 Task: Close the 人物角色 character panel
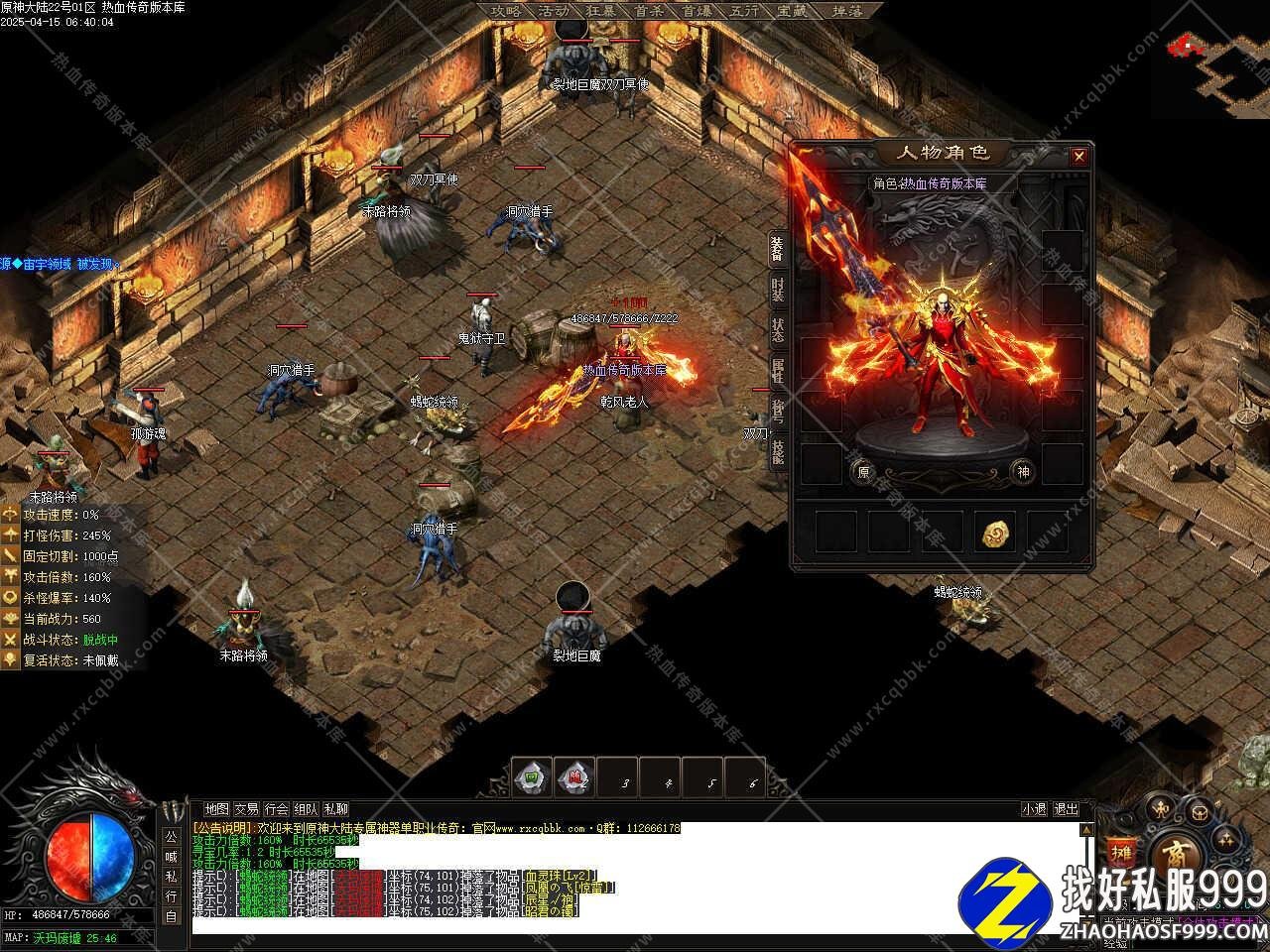click(x=1079, y=156)
